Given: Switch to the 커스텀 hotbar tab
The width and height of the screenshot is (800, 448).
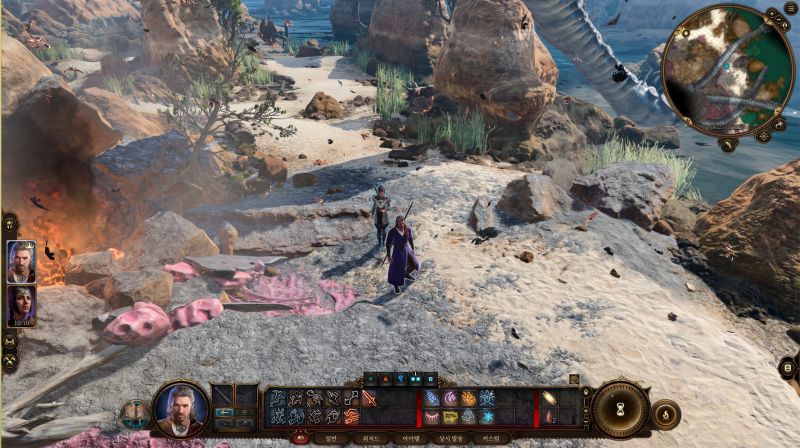Looking at the screenshot, I should point(487,438).
